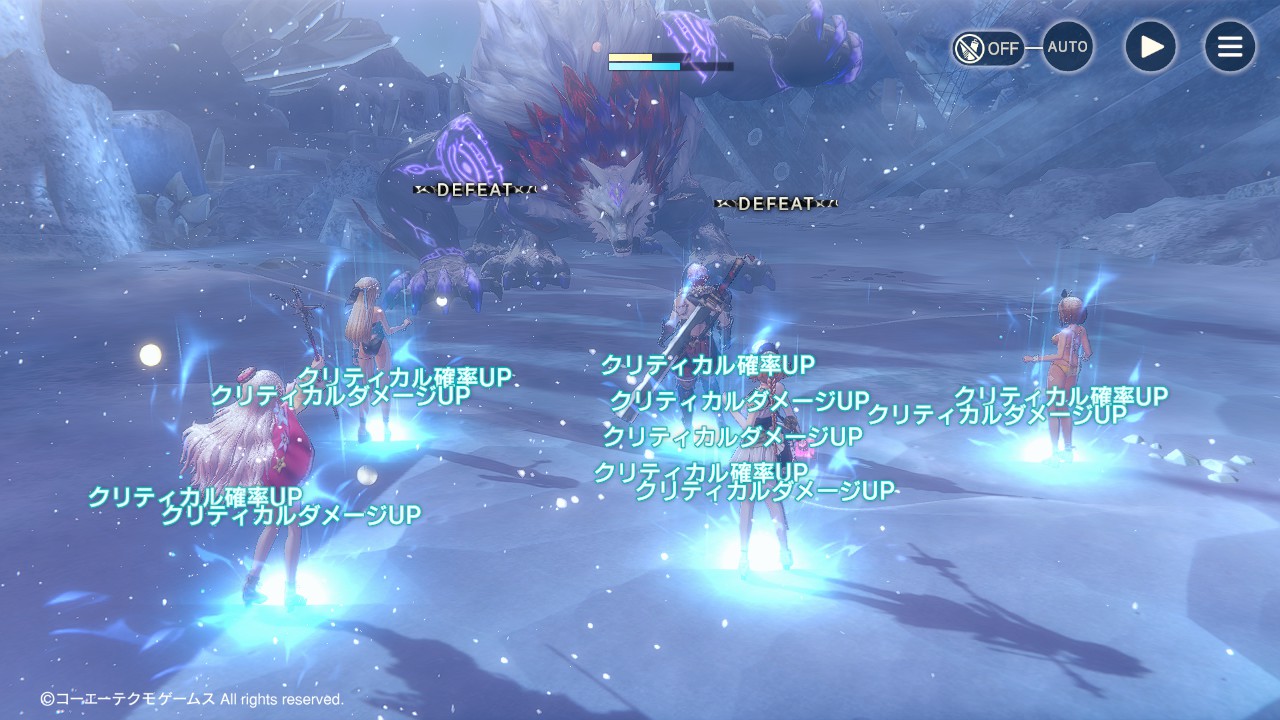
Task: Click the play speed arrow button
Action: pyautogui.click(x=1151, y=47)
